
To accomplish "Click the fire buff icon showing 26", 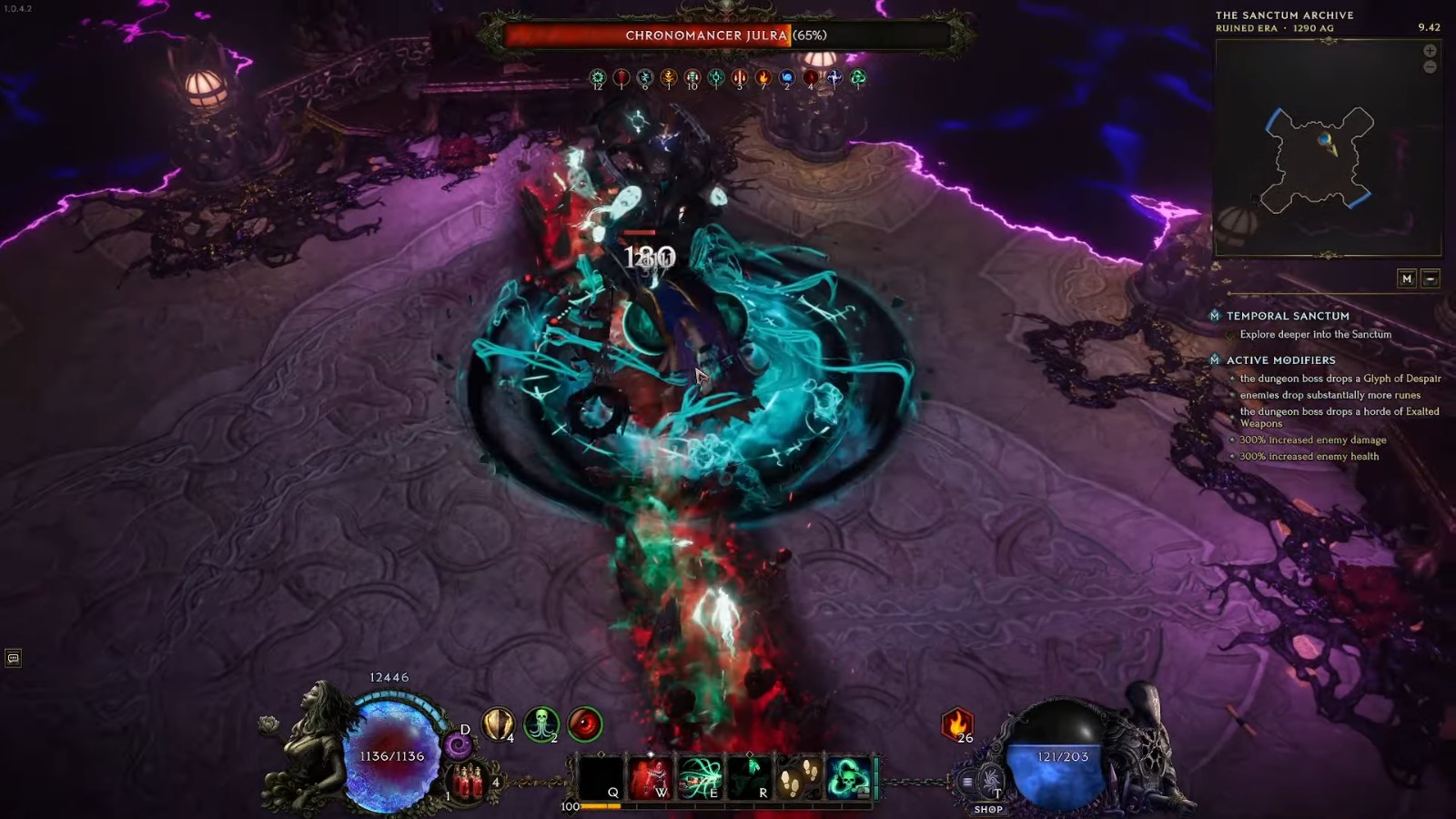I will click(957, 725).
